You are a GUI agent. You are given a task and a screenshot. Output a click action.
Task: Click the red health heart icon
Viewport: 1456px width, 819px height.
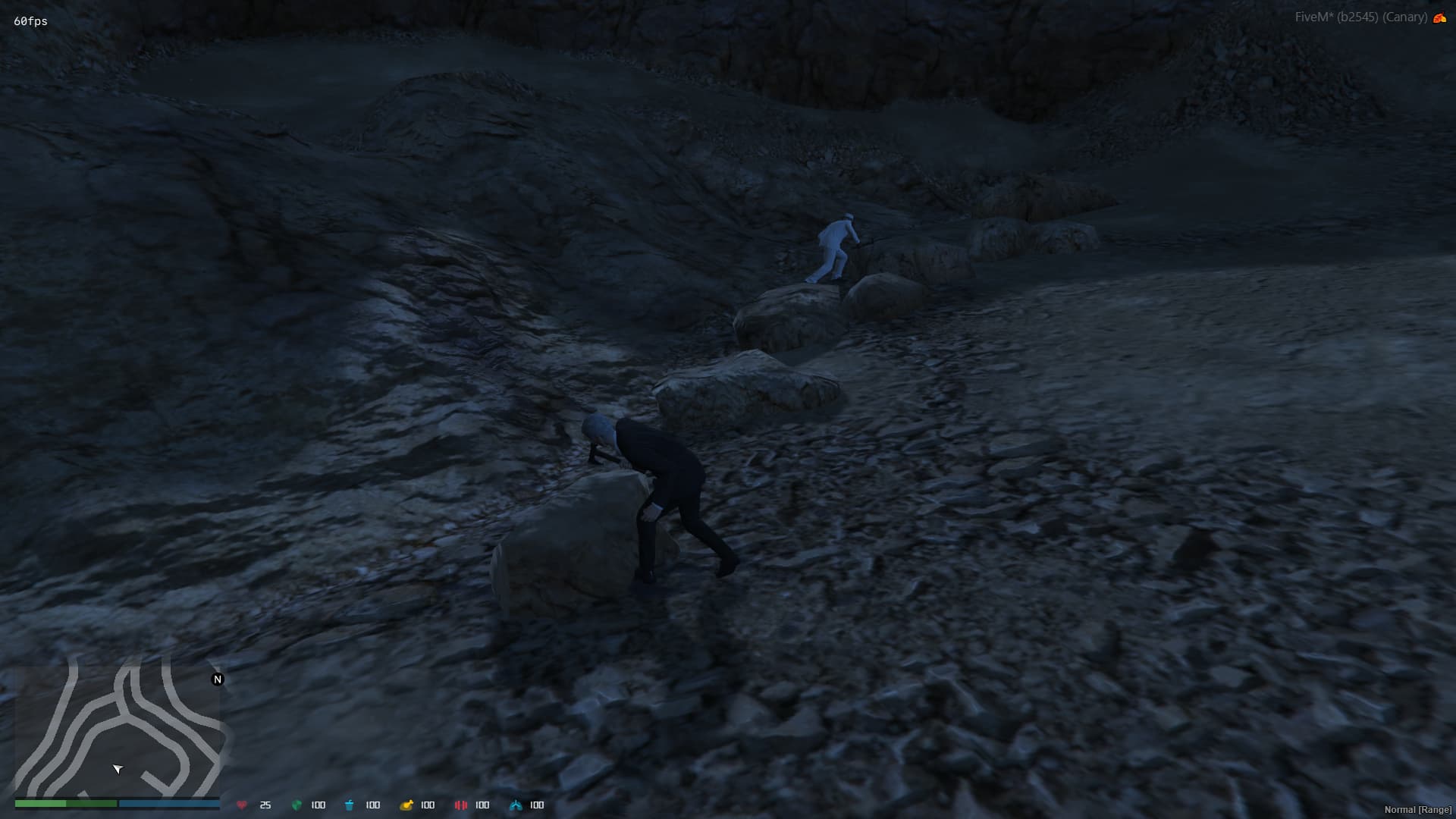(243, 805)
